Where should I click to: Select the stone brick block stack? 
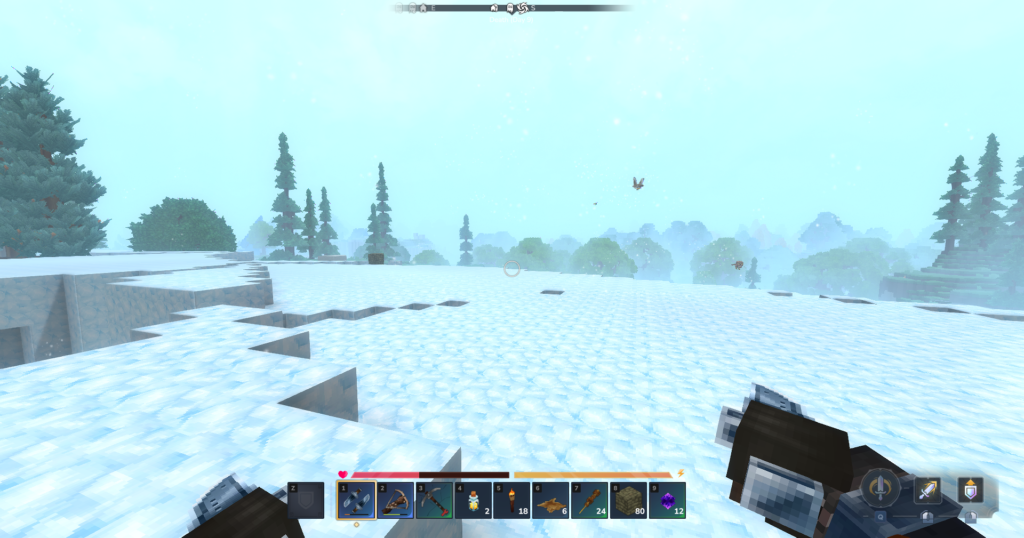click(629, 500)
